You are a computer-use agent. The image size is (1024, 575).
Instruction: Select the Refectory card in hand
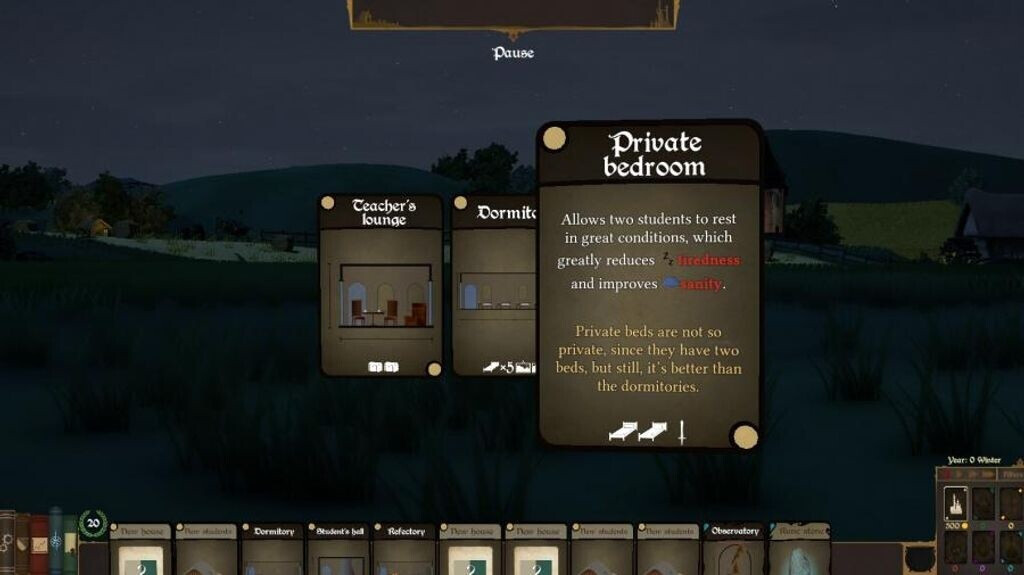[x=405, y=548]
